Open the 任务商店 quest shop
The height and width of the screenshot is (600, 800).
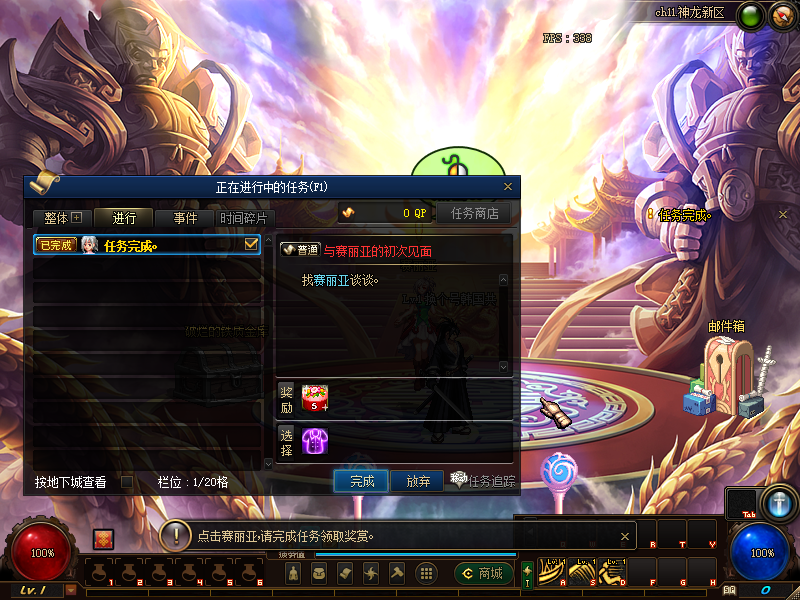point(474,213)
